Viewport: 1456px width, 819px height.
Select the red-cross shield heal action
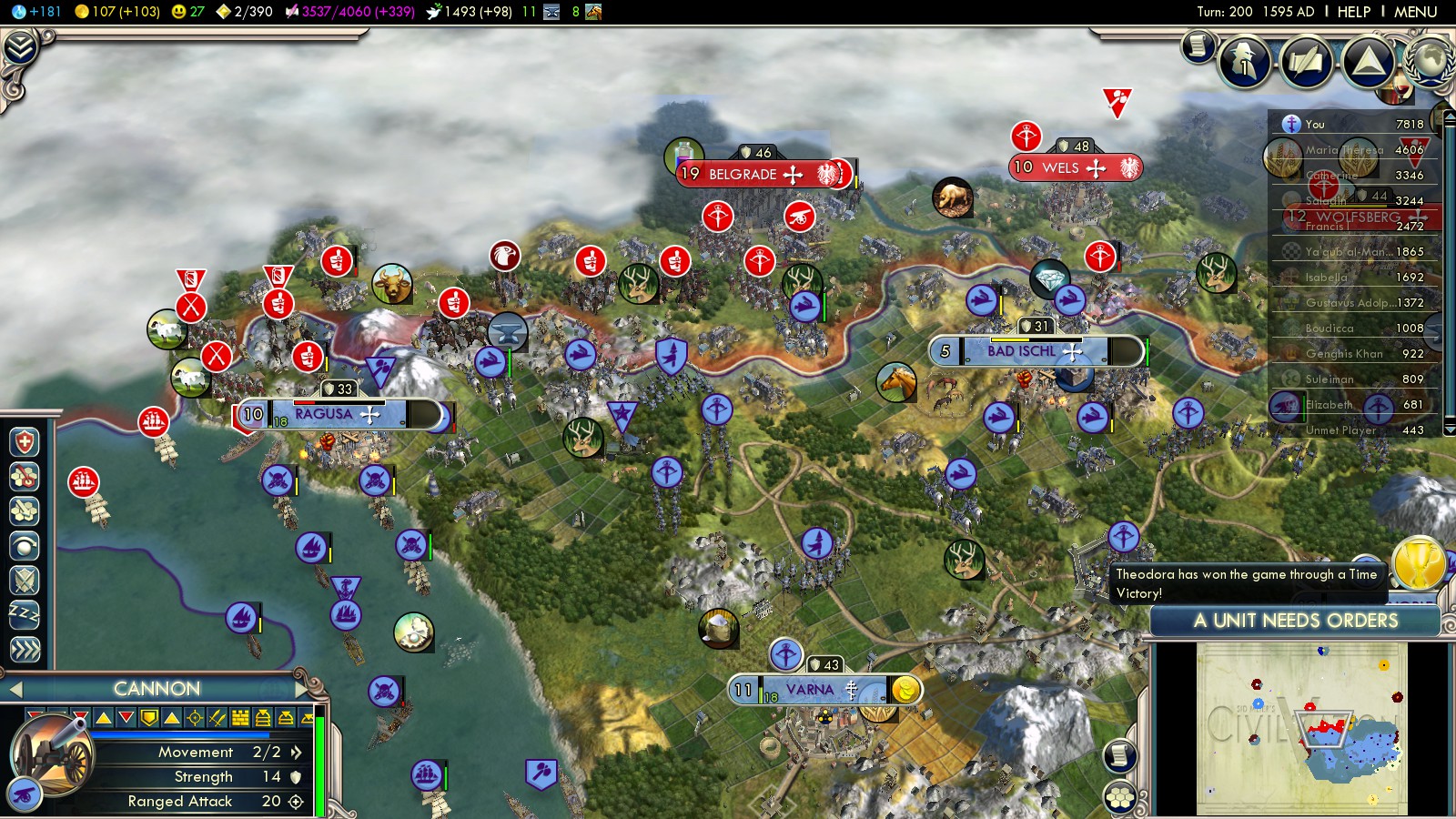(25, 443)
